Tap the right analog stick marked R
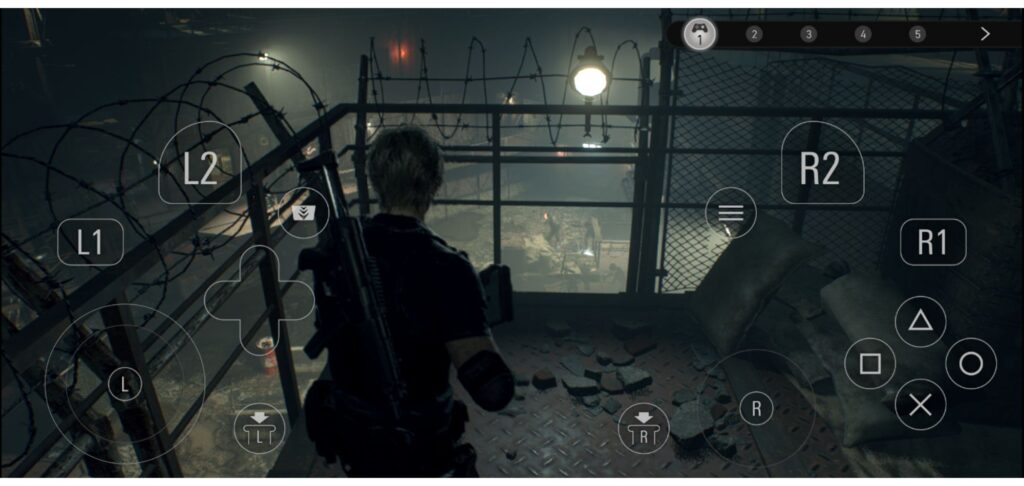The image size is (1024, 486). tap(757, 407)
